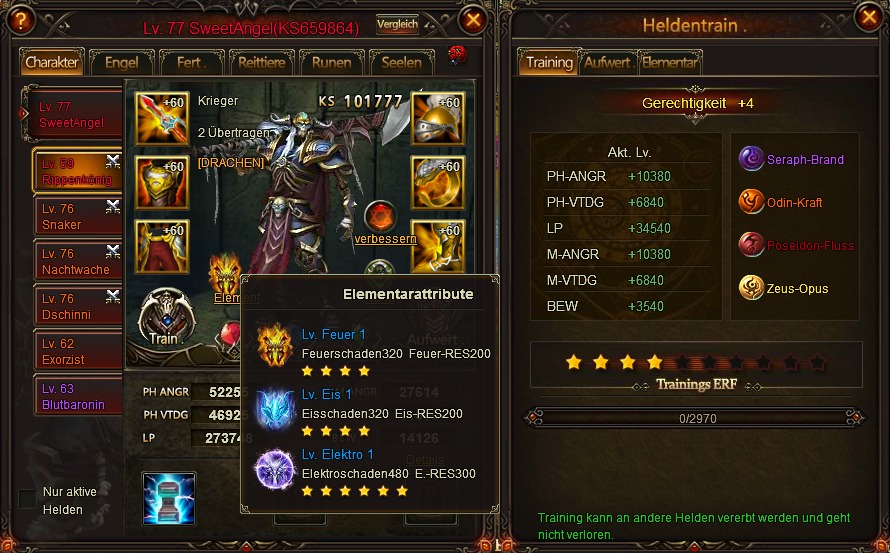This screenshot has width=890, height=553.
Task: Click the Vergleich button
Action: pos(397,25)
